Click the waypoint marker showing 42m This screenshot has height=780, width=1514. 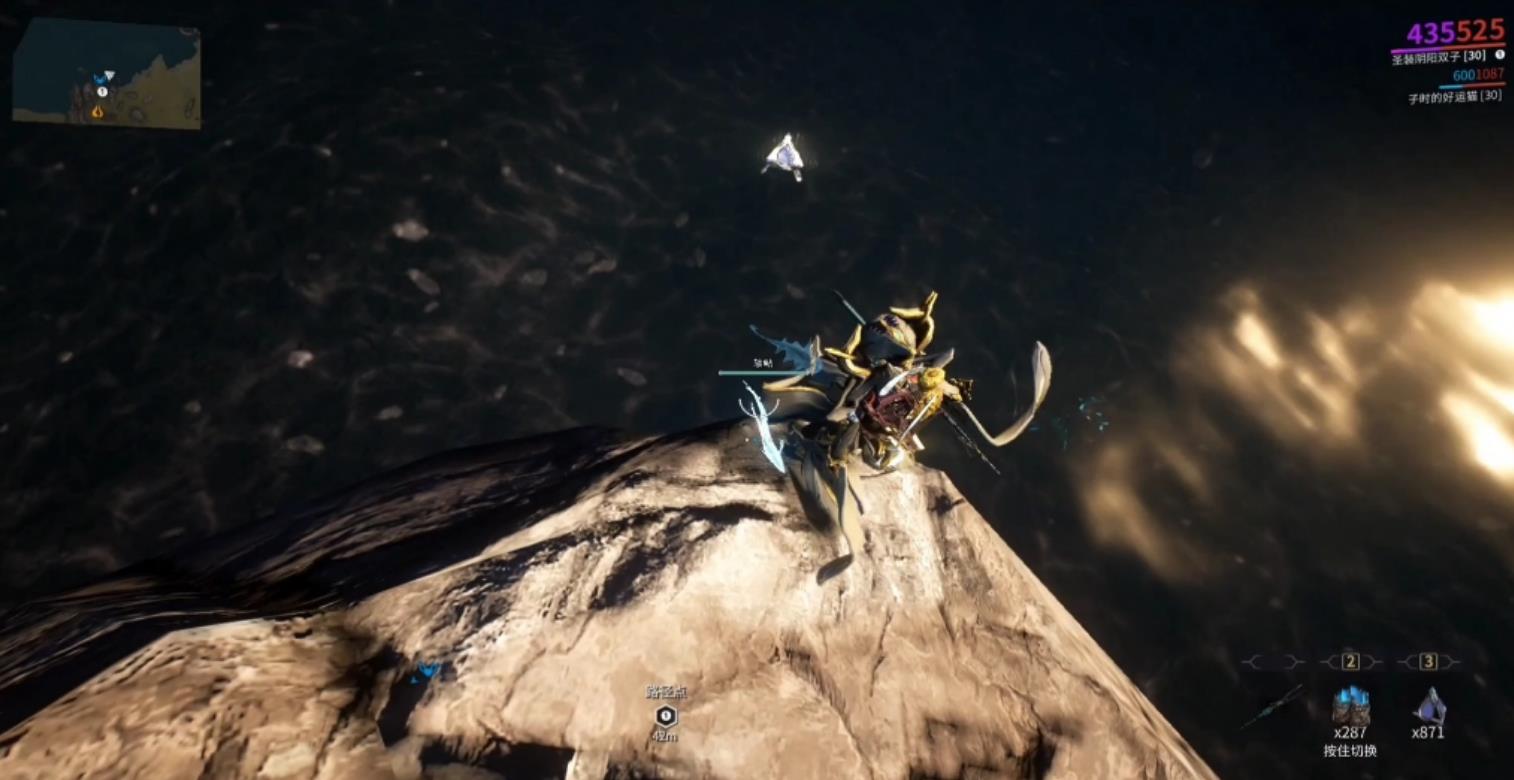(665, 716)
